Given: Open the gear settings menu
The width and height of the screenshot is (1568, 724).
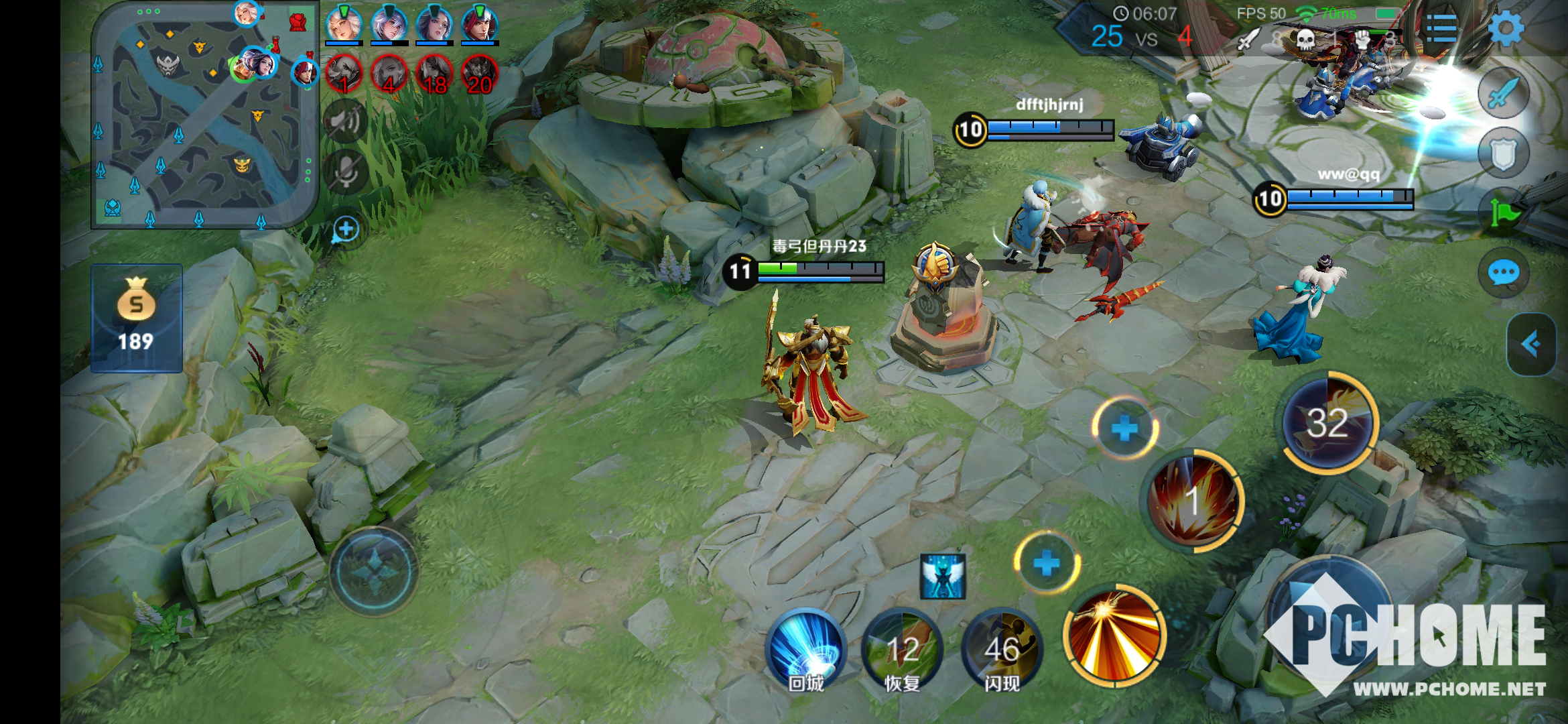Looking at the screenshot, I should click(x=1505, y=28).
